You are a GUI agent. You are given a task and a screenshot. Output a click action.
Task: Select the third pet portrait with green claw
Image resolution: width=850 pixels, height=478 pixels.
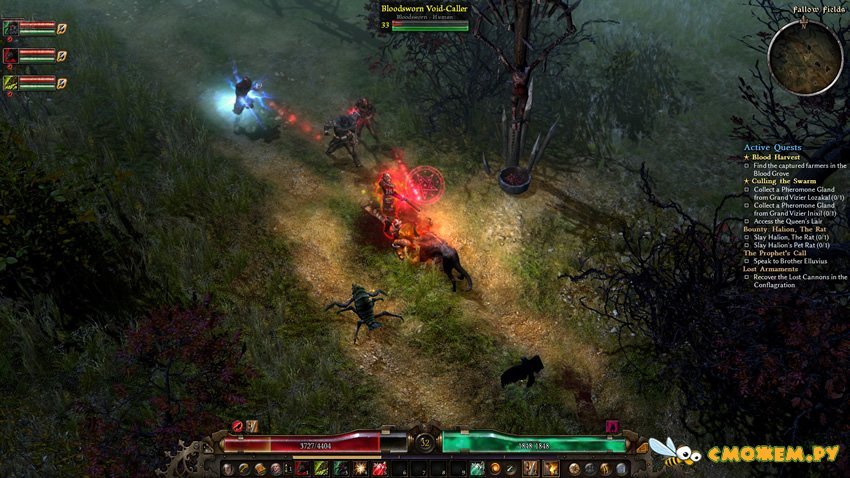tap(10, 82)
